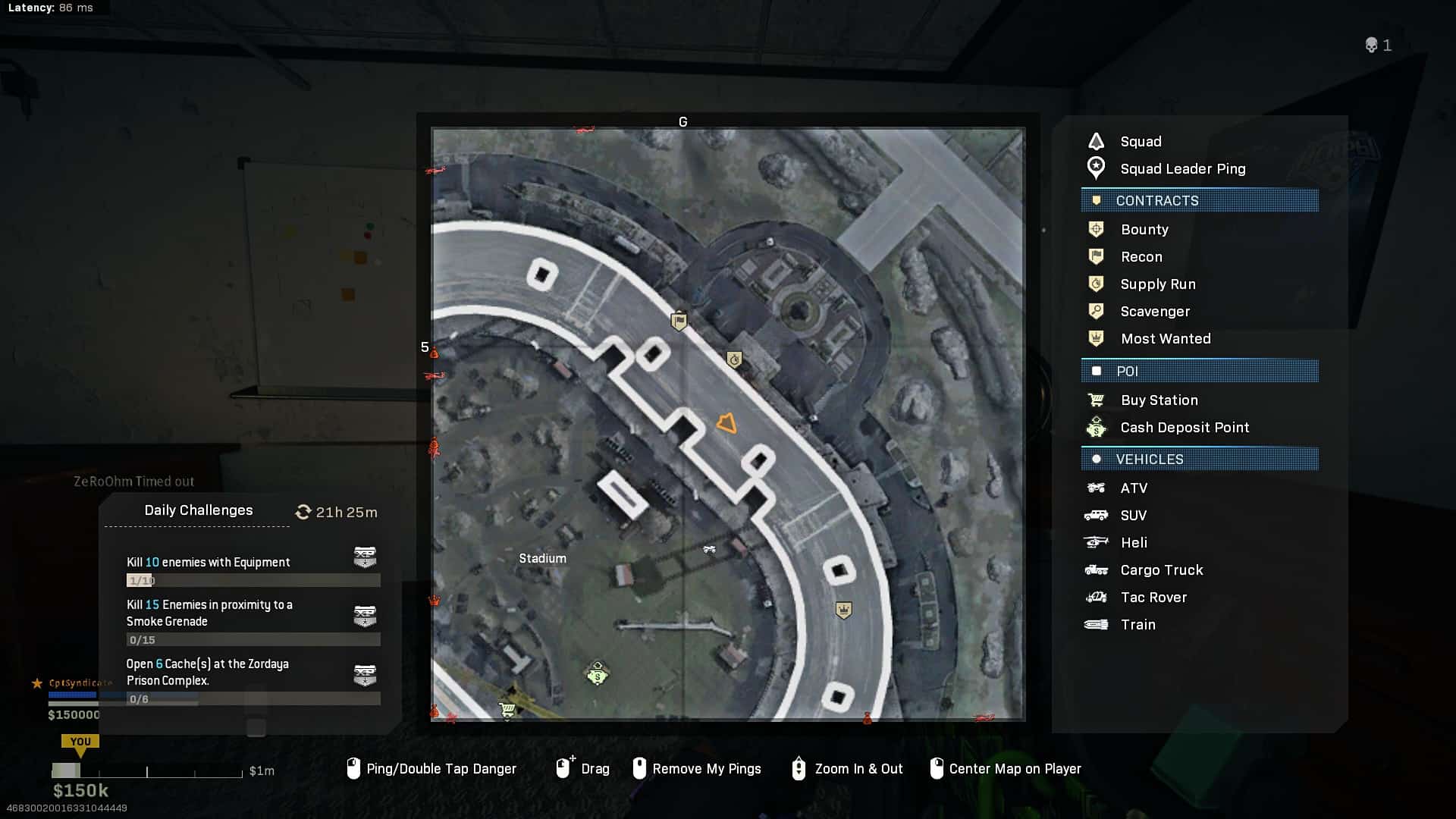Screen dimensions: 1456x819
Task: Select the Most Wanted legend entry
Action: pos(1165,339)
